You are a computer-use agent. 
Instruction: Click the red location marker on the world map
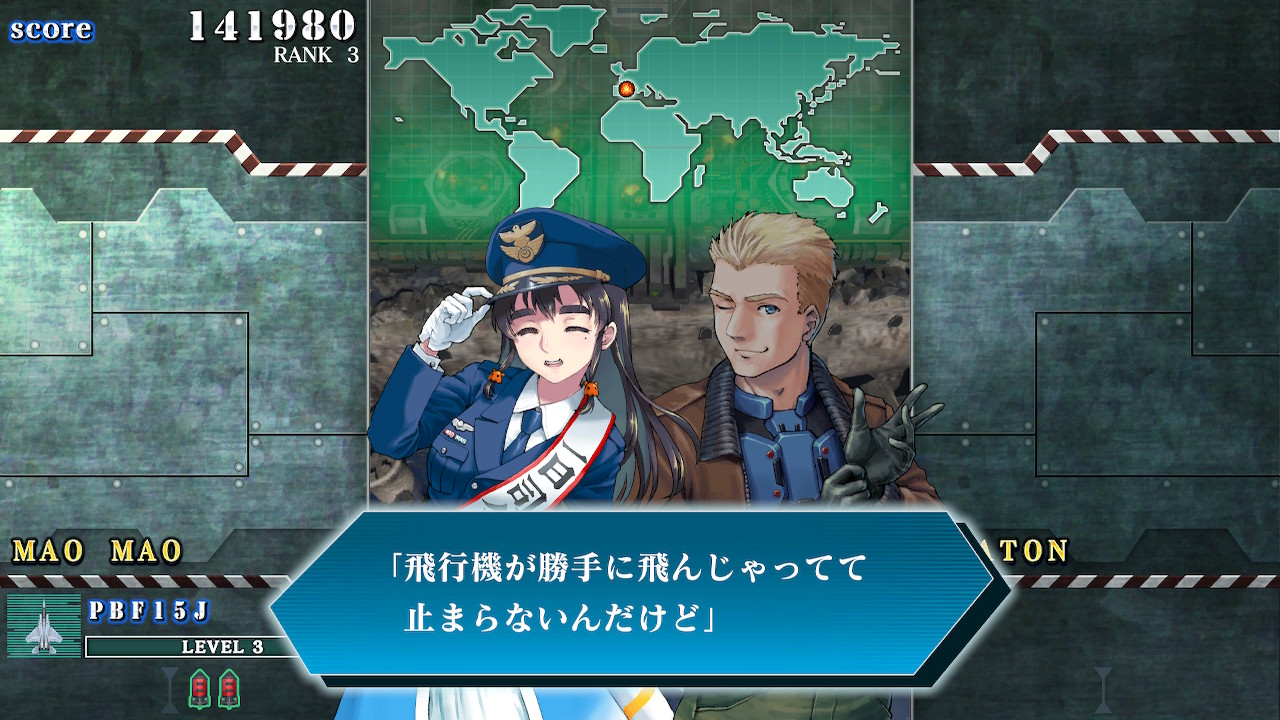[x=624, y=88]
